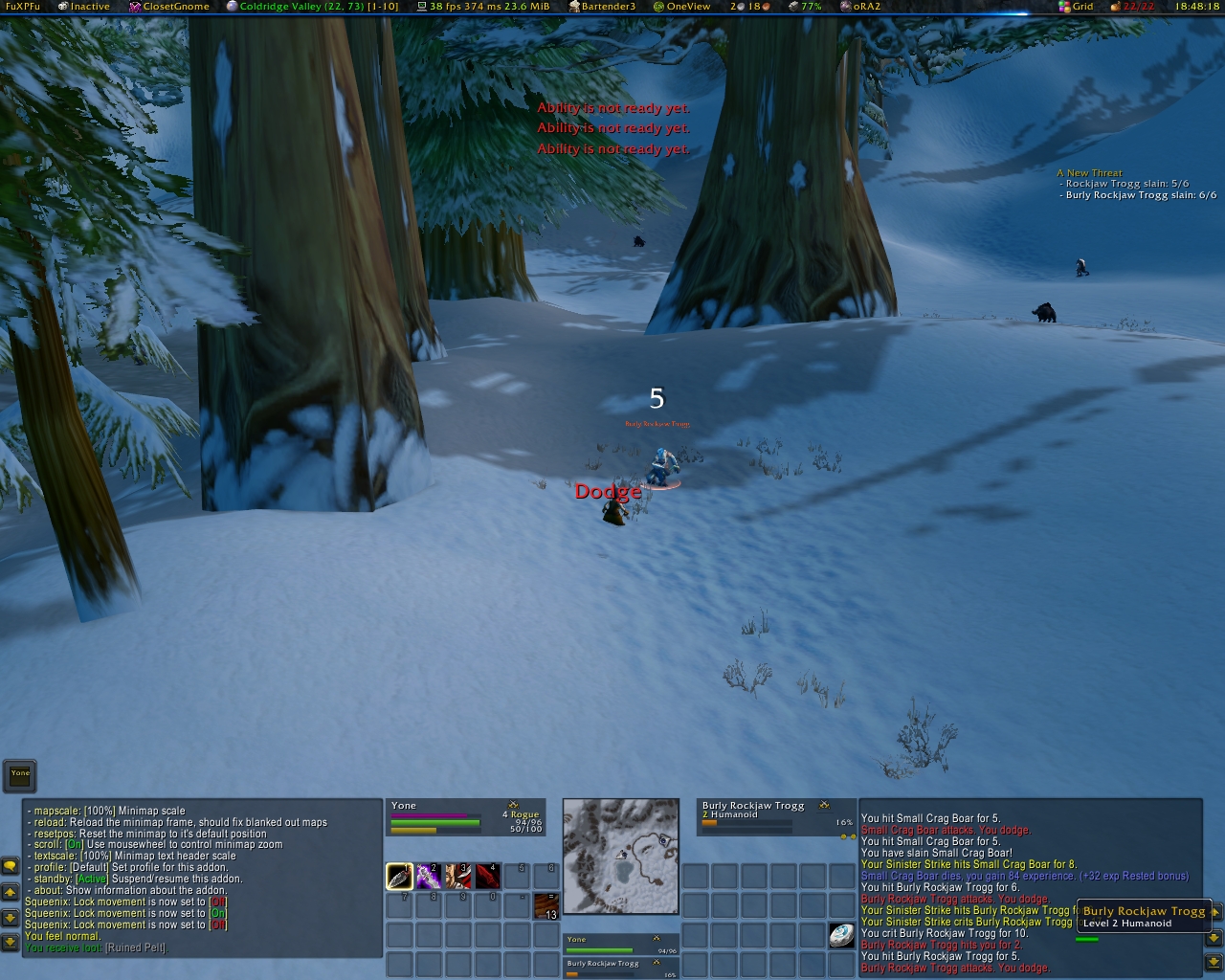Click the Ruined Pelt loot link
Image resolution: width=1225 pixels, height=980 pixels.
136,948
